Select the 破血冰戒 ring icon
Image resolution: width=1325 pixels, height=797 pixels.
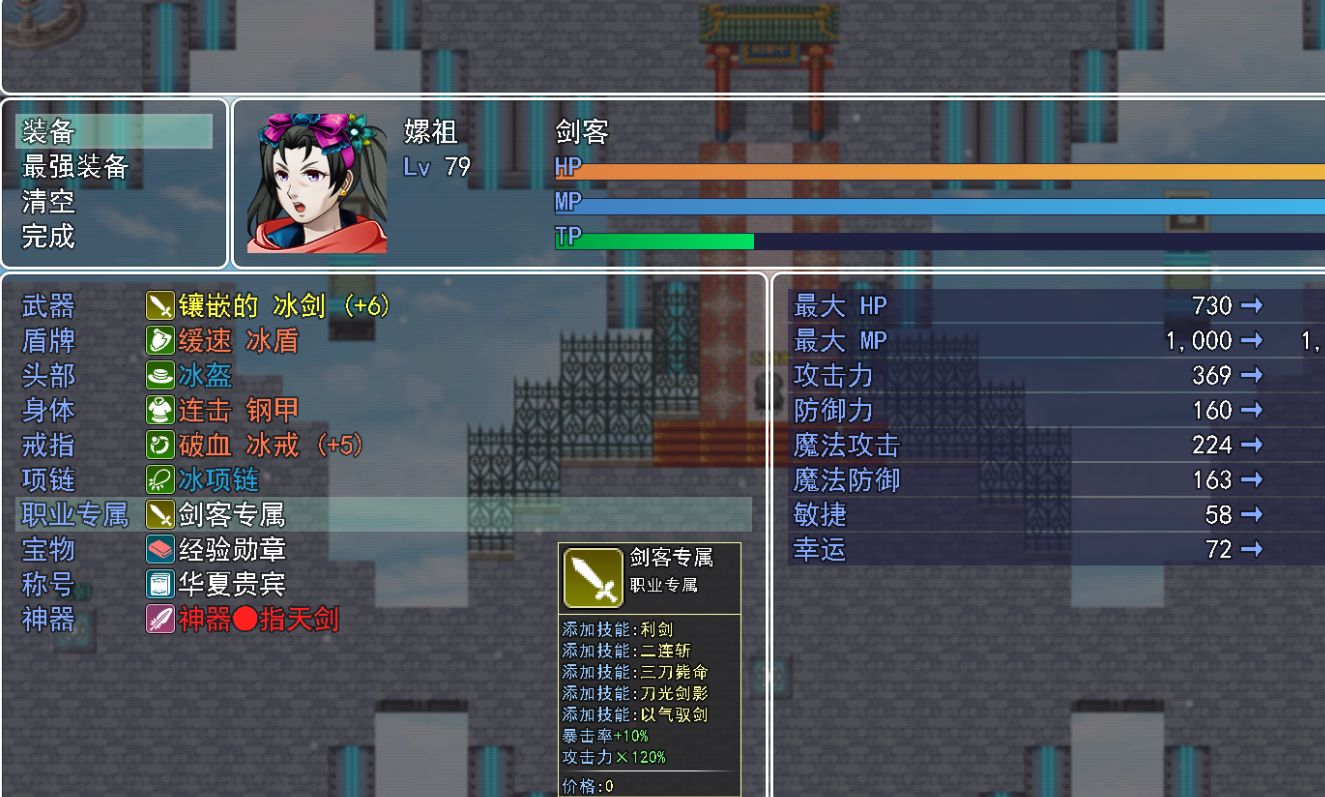coord(159,444)
